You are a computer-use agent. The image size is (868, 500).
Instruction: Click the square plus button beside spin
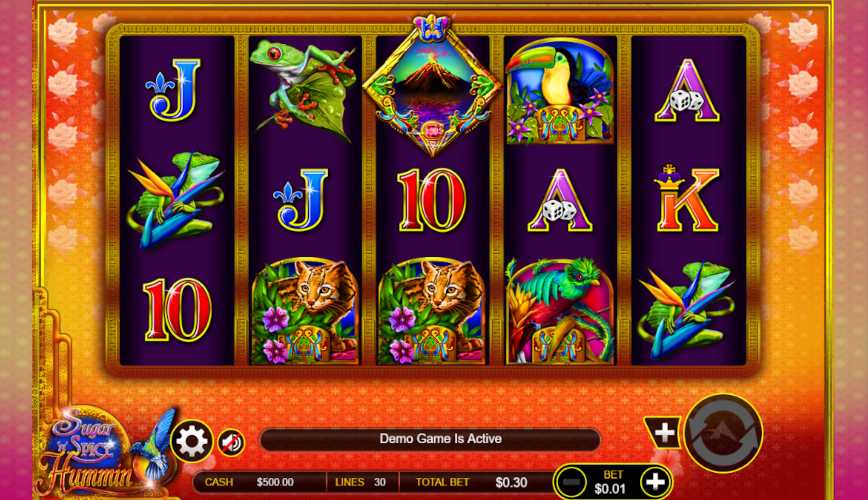point(664,433)
